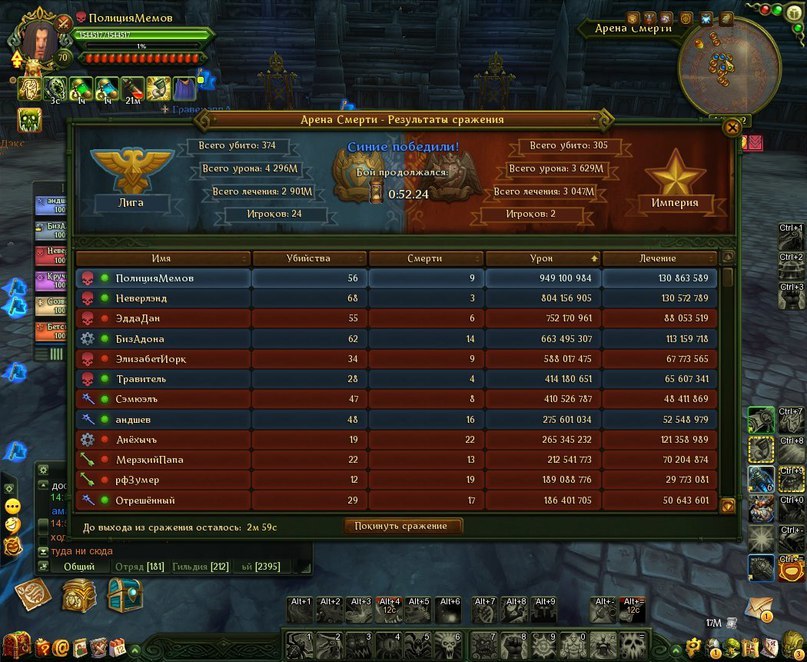Sort the table by Смерти column
This screenshot has height=662, width=807.
coord(425,258)
